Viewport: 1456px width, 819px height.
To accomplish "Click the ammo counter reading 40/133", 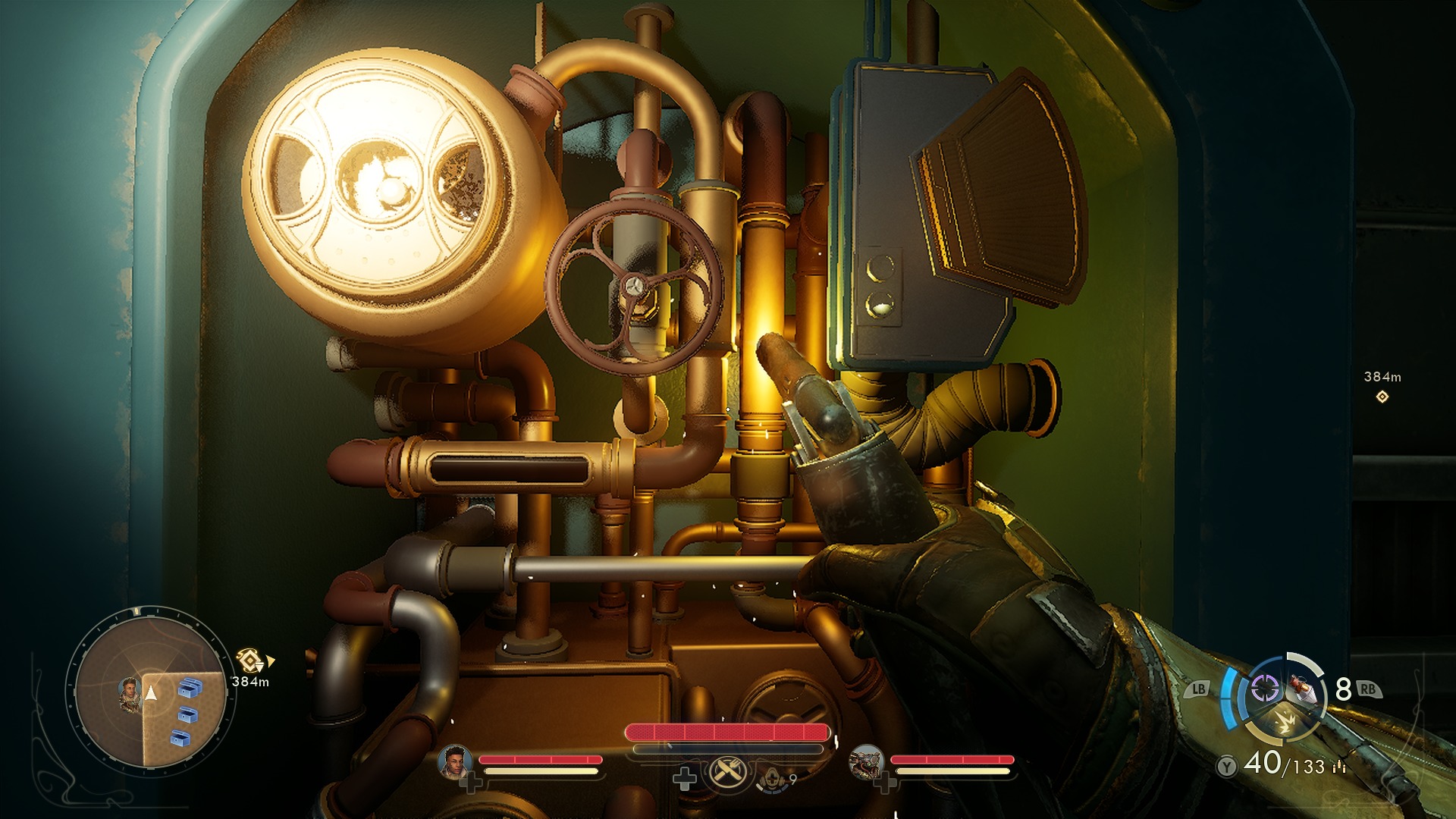I will (1283, 764).
